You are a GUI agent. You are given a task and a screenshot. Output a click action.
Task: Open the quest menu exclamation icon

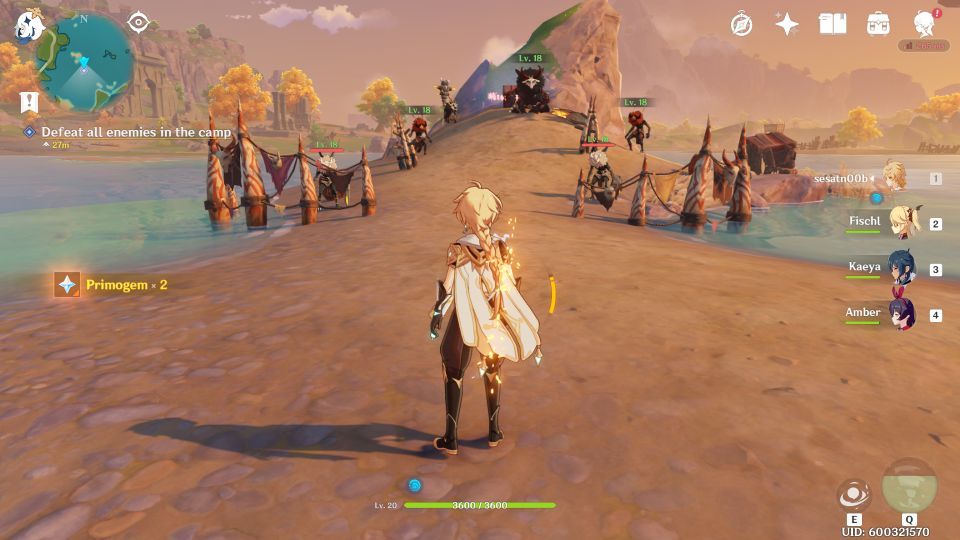pyautogui.click(x=29, y=101)
